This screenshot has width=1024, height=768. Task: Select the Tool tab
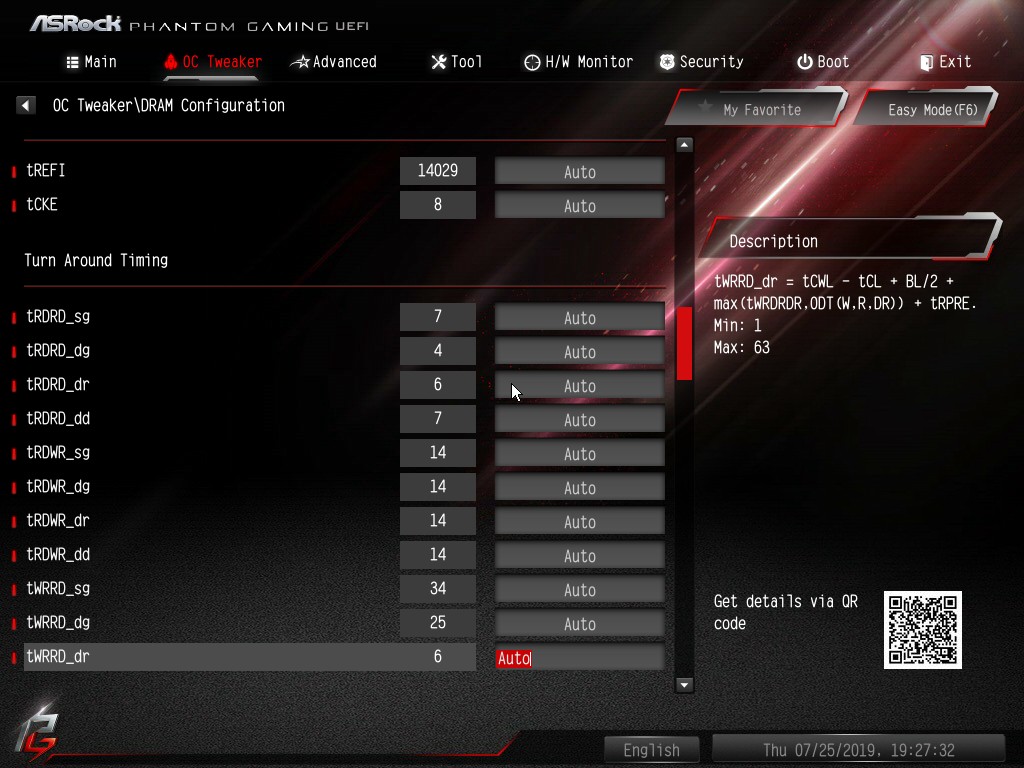click(x=456, y=62)
